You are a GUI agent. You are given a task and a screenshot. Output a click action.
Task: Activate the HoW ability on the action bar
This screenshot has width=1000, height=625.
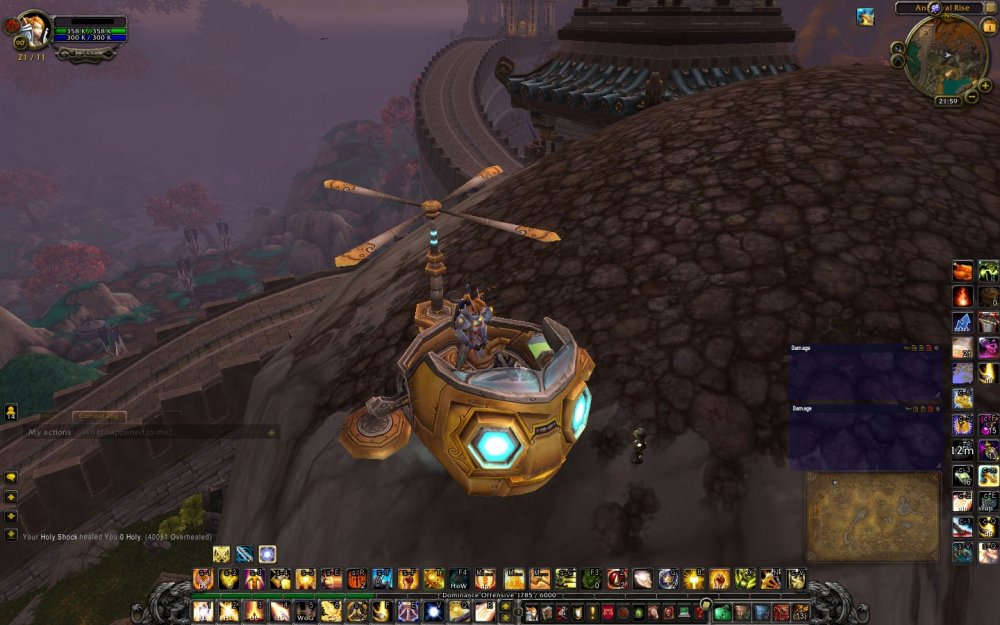point(459,579)
